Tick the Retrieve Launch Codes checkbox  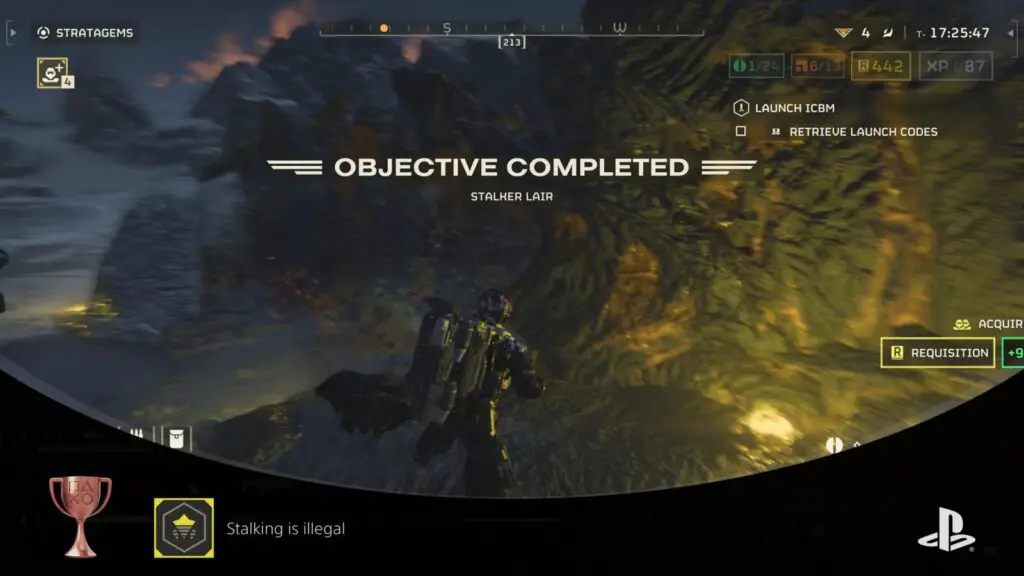[x=741, y=131]
